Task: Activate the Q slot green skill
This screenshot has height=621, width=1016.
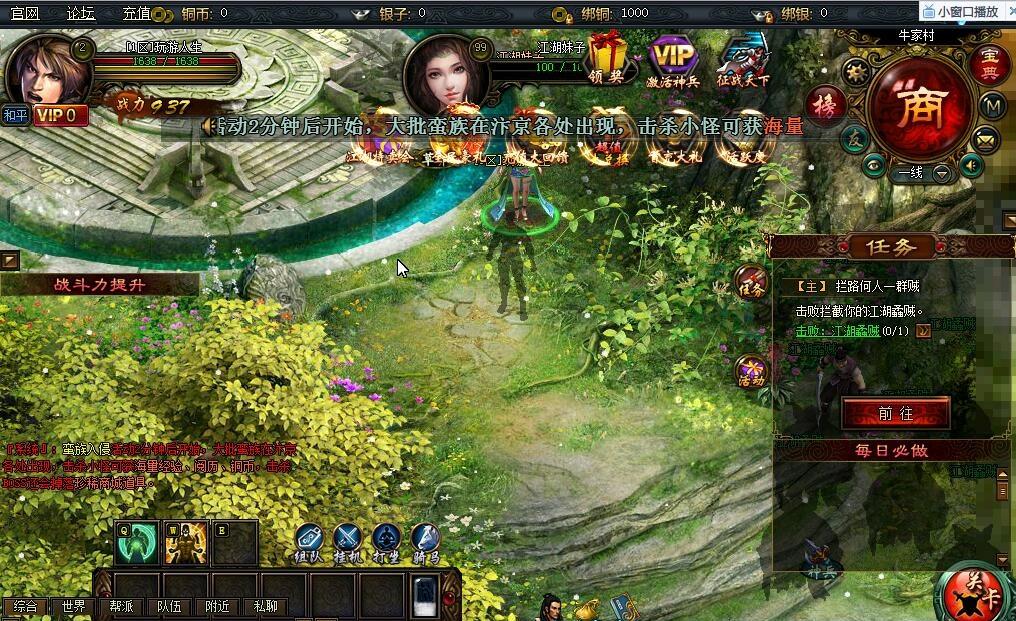Action: [133, 543]
